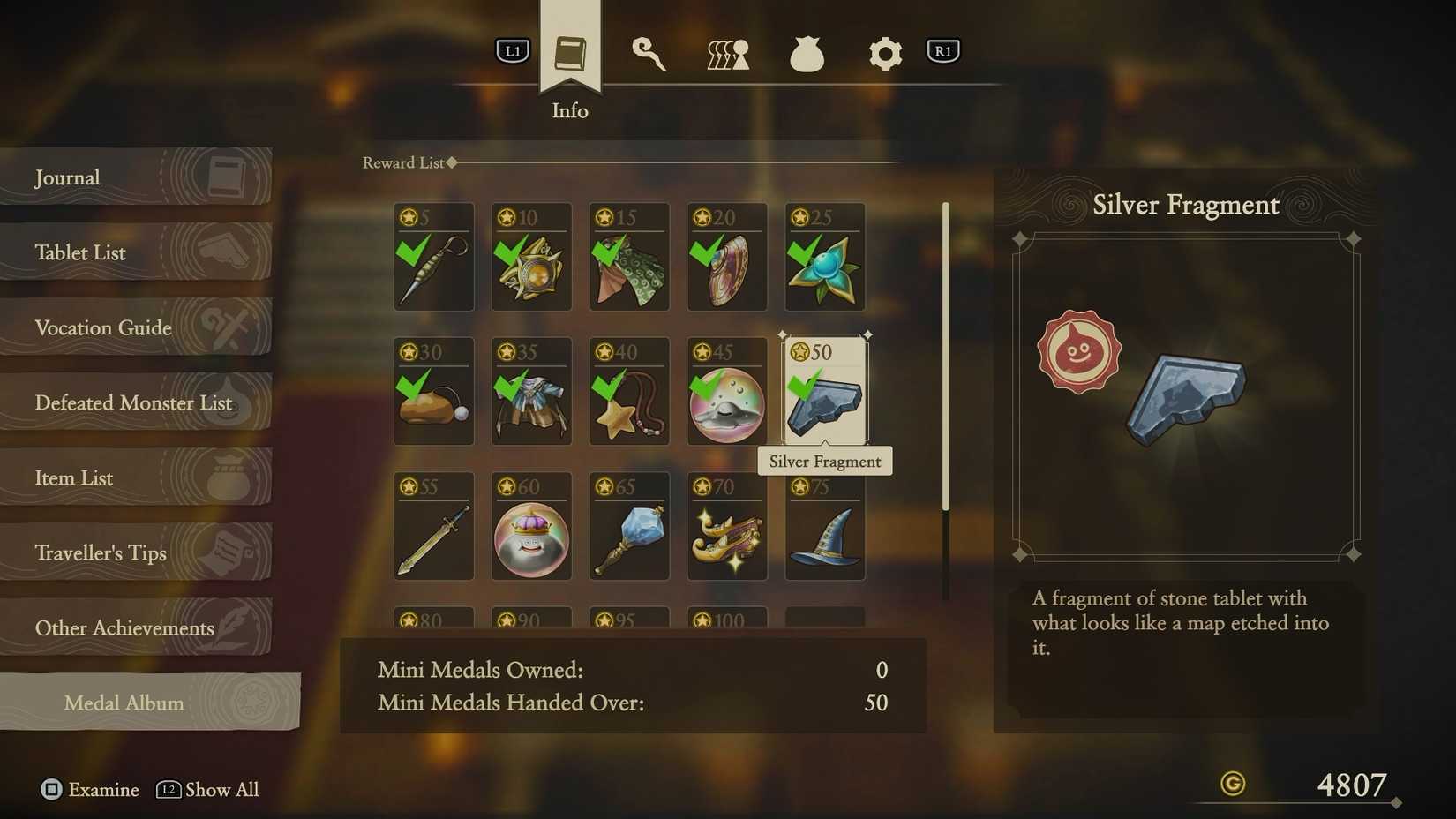Screen dimensions: 1456x819
Task: Choose the 5-medal reward slot
Action: tap(433, 257)
